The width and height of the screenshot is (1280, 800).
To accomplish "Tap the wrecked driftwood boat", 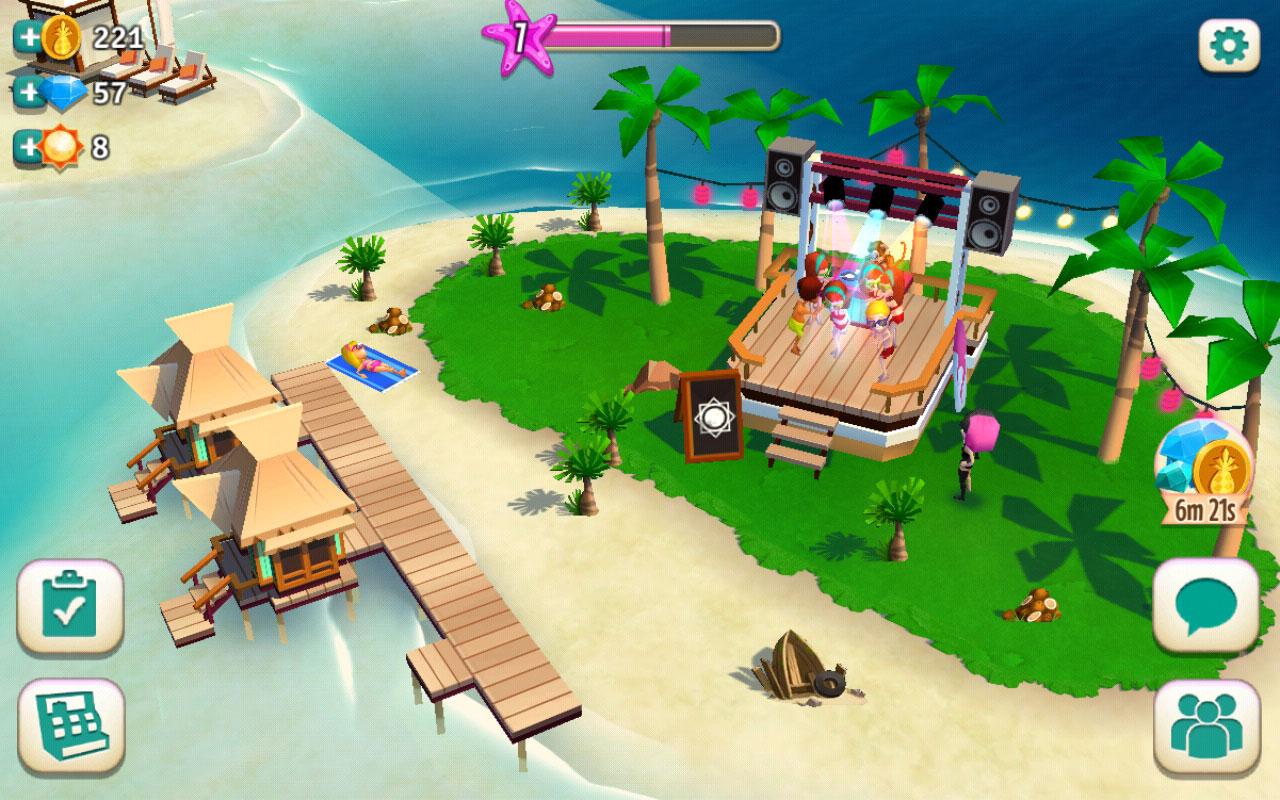I will coord(800,665).
